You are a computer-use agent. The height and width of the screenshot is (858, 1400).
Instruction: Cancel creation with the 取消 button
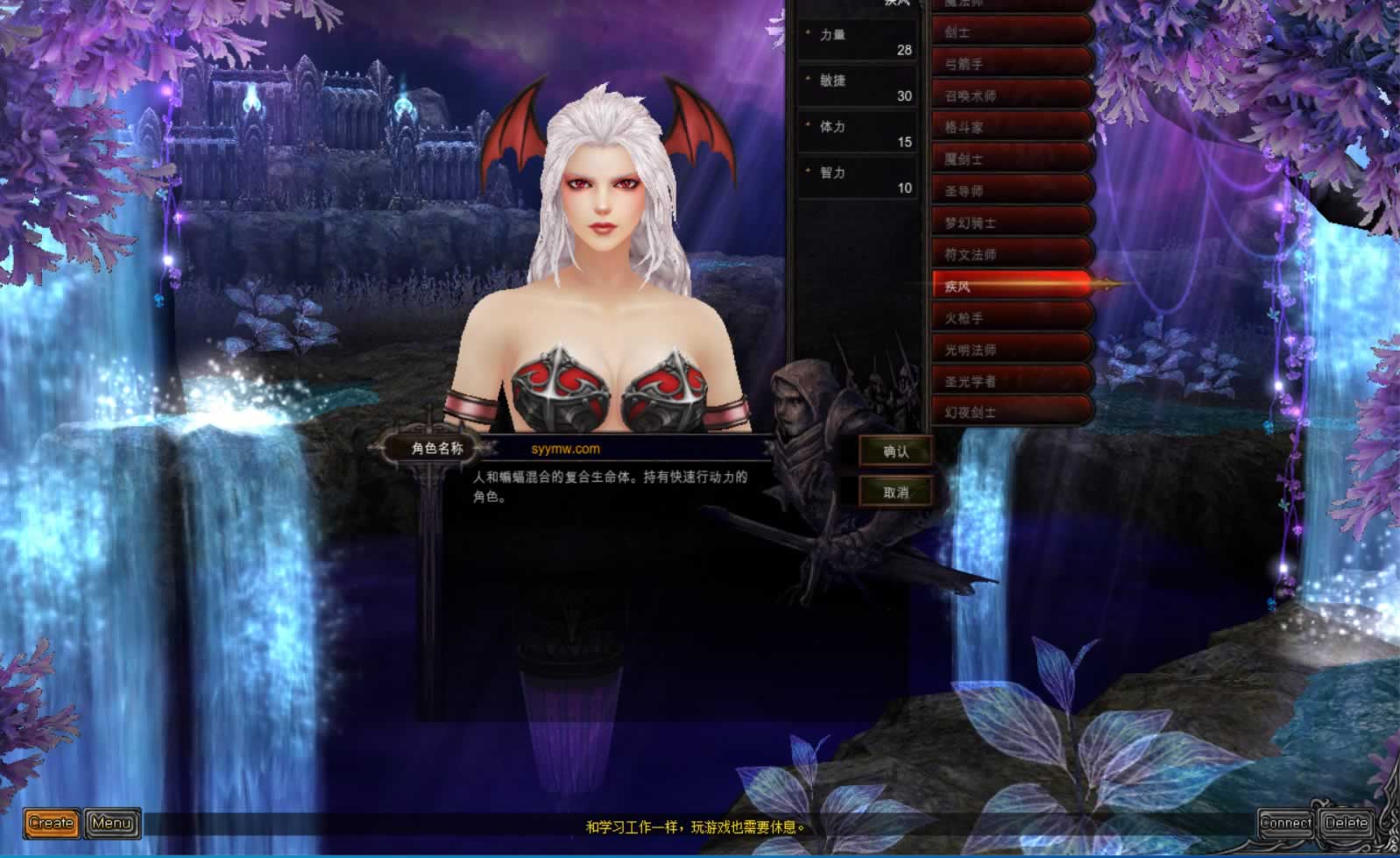pyautogui.click(x=895, y=492)
